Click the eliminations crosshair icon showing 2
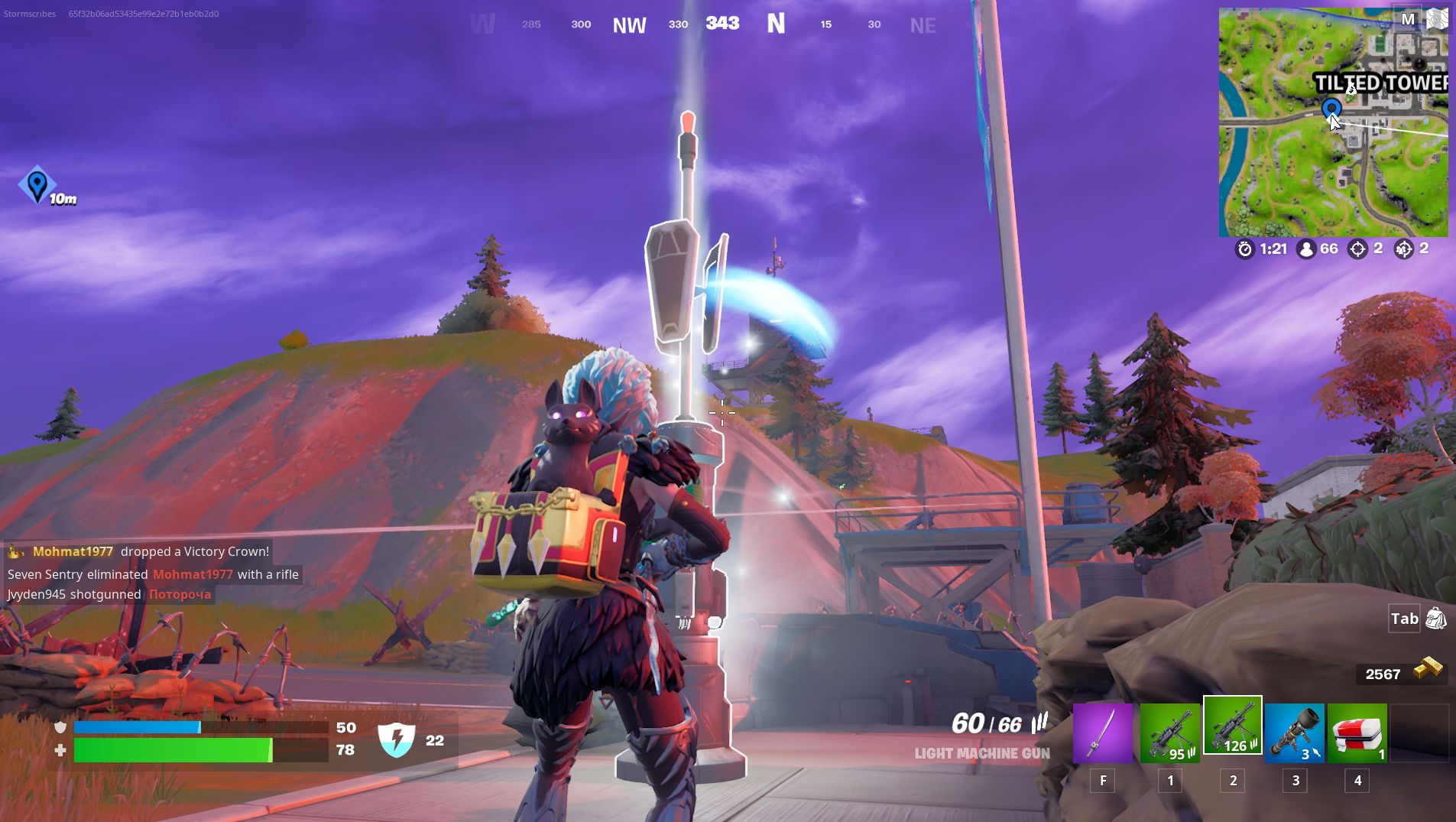The height and width of the screenshot is (822, 1456). [x=1358, y=249]
